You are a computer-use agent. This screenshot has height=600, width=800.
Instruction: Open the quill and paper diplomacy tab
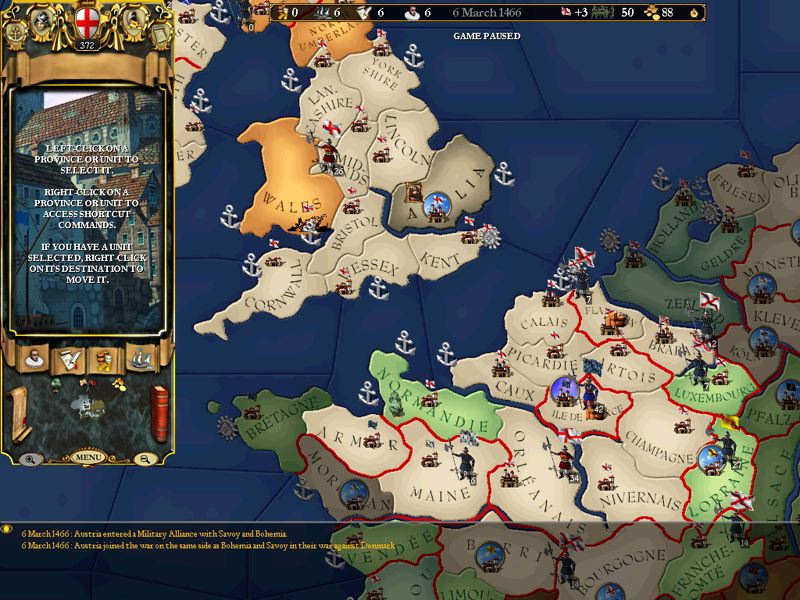pyautogui.click(x=69, y=360)
